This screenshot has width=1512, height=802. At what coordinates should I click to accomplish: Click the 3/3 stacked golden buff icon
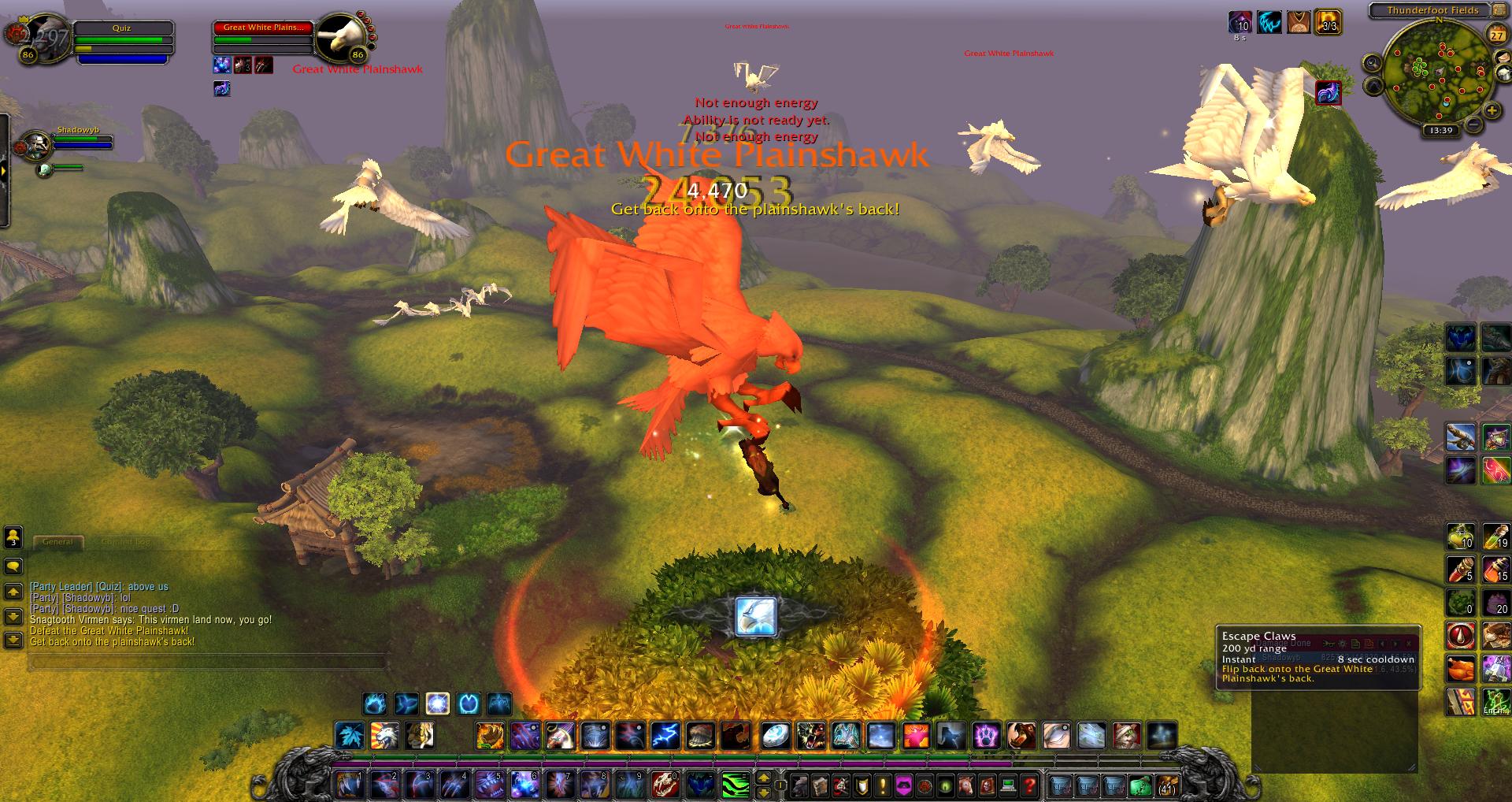[1328, 21]
